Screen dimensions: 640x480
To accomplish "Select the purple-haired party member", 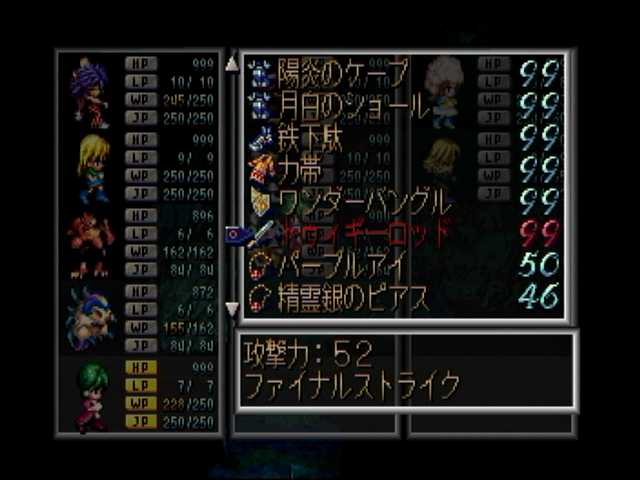I will pos(90,90).
